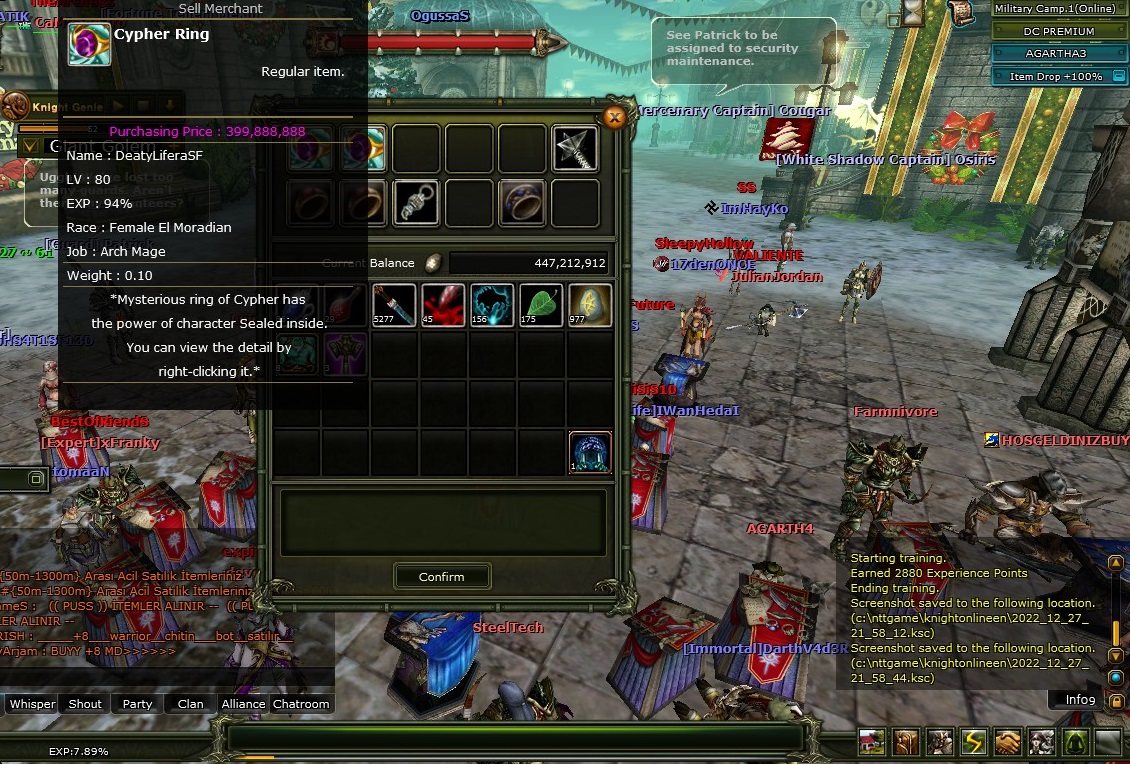Switch to the Party chat tab
The width and height of the screenshot is (1130, 764).
137,704
